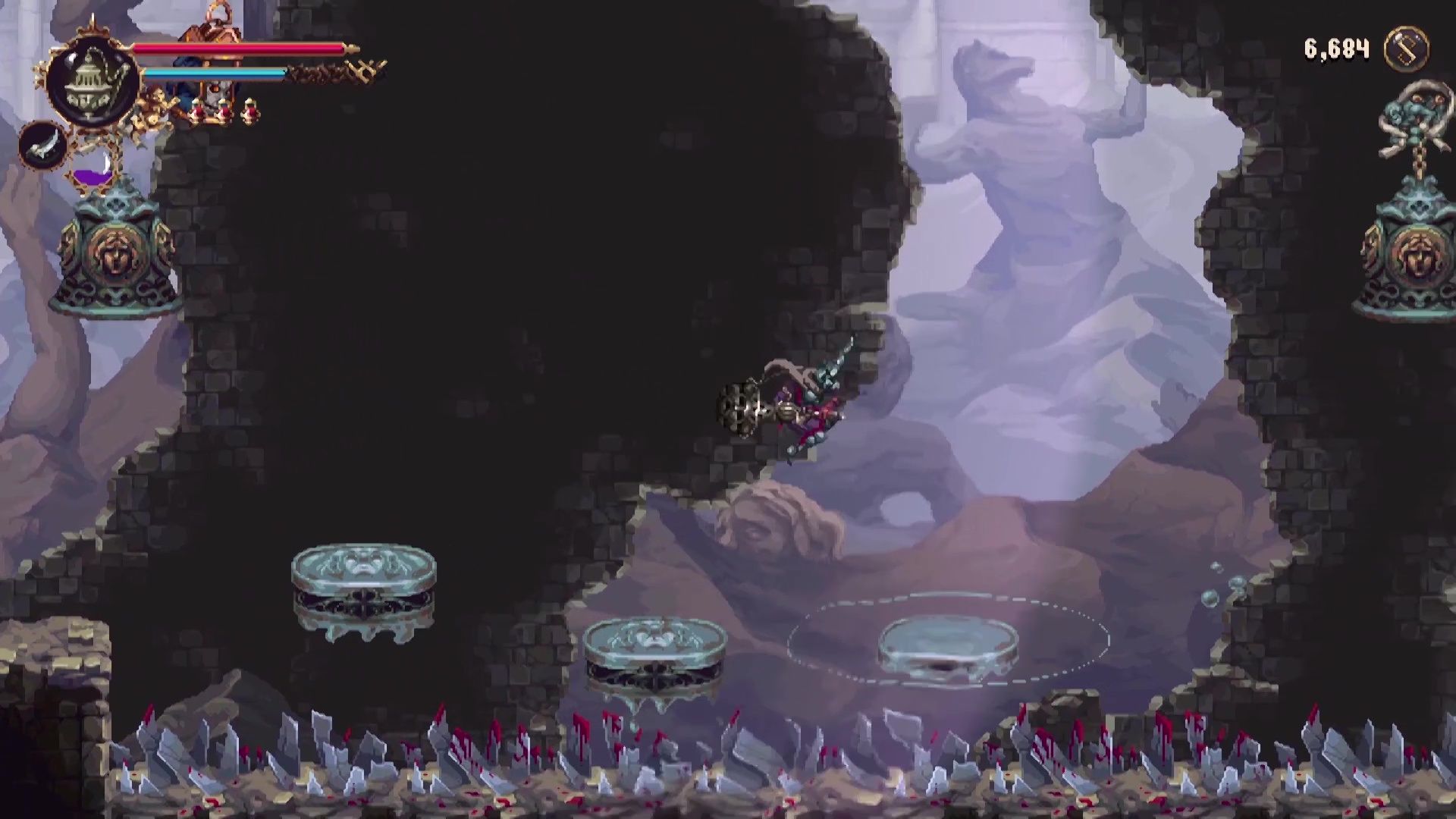The image size is (1456, 819).
Task: Open the Tears of Atonement coin icon
Action: tap(1407, 49)
